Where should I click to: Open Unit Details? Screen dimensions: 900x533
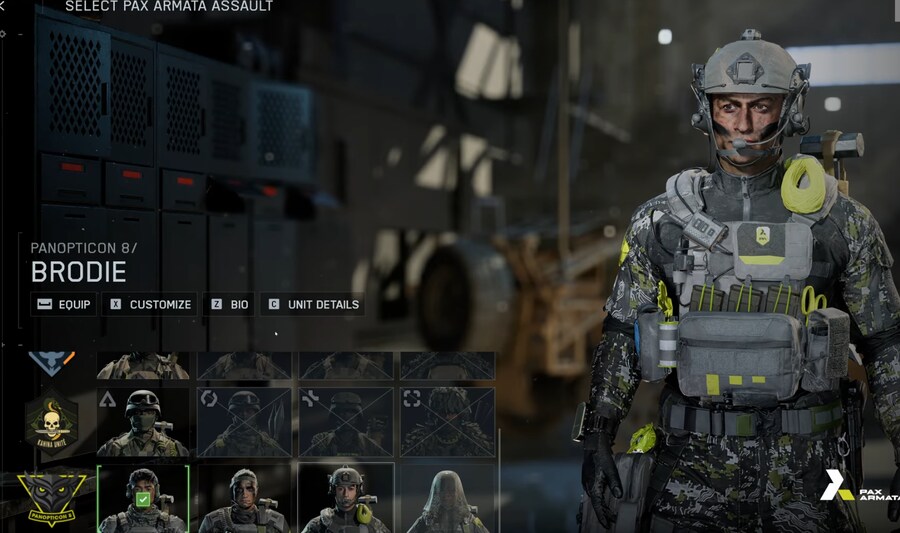point(313,304)
